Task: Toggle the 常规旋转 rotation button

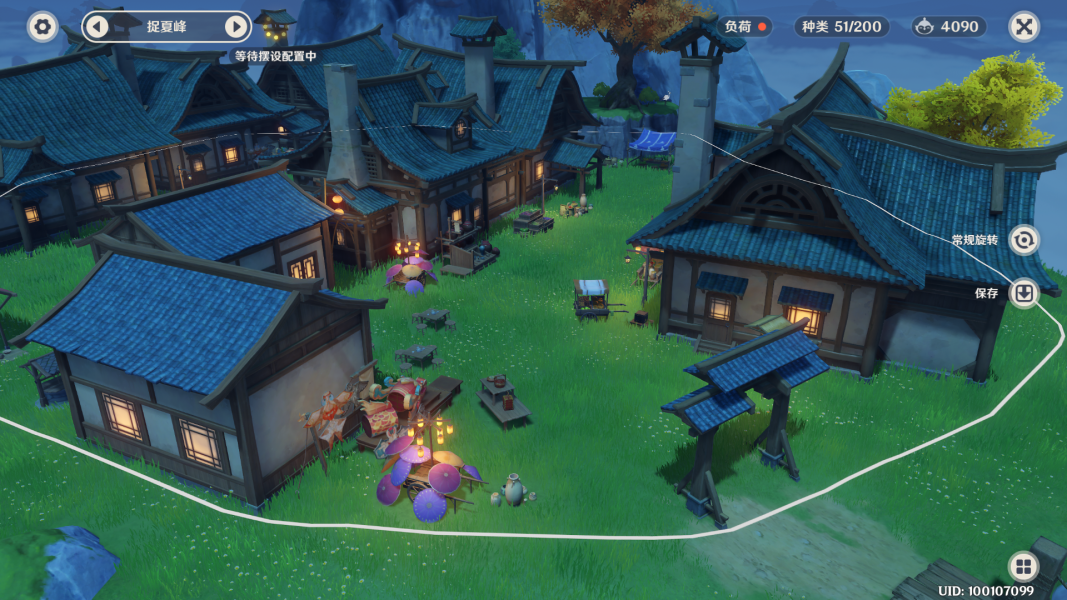Action: point(1024,240)
